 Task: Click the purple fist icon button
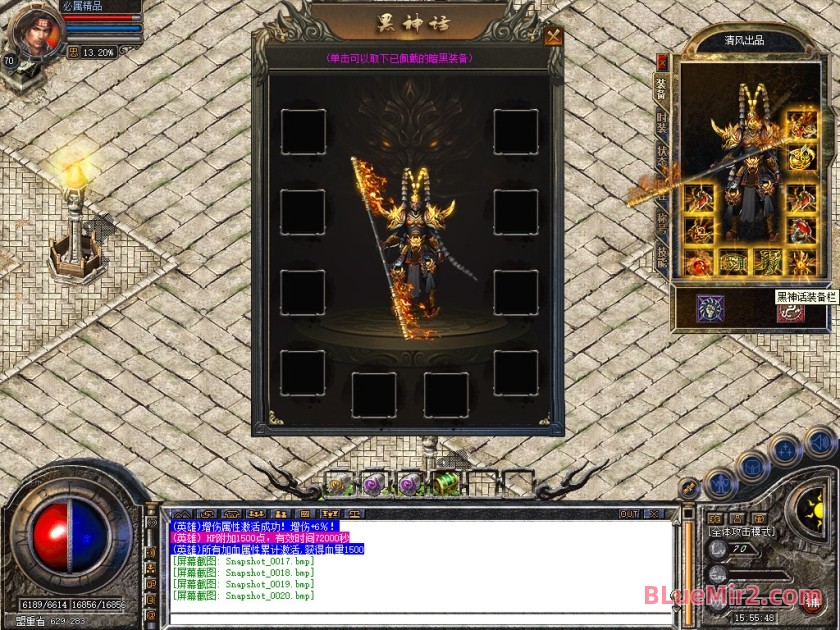tap(711, 309)
